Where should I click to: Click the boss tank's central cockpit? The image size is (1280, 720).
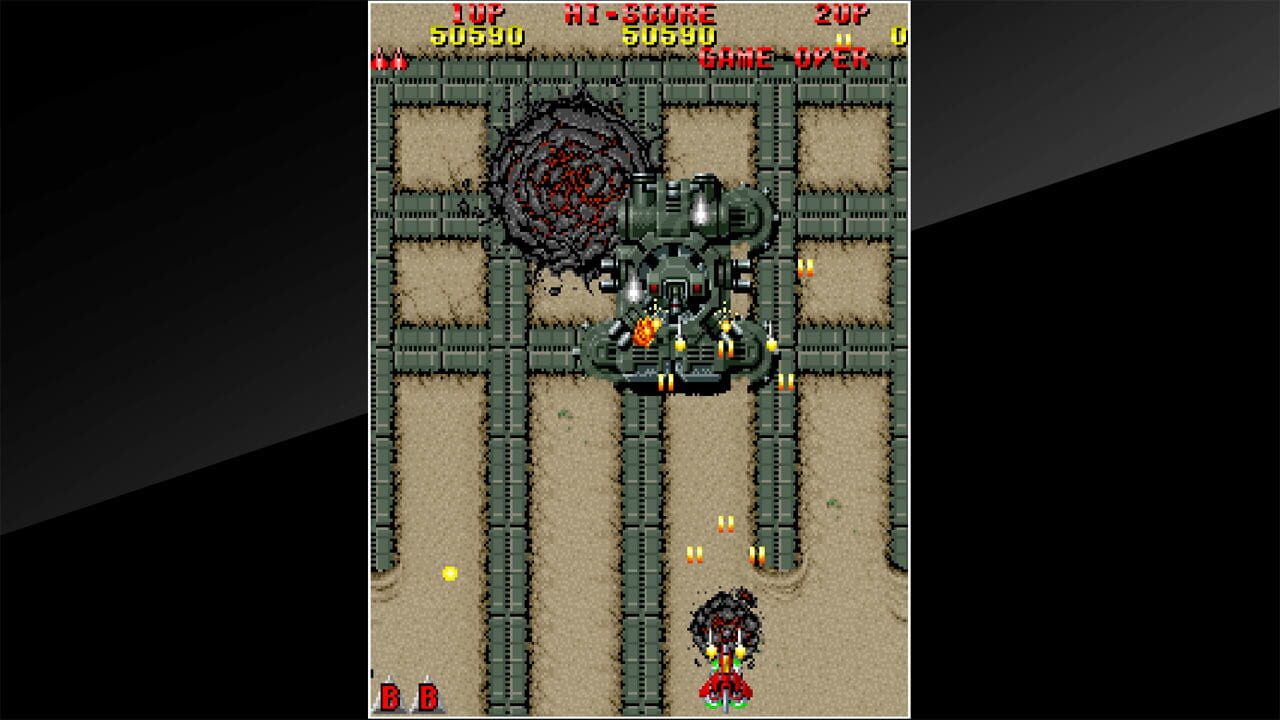click(678, 290)
